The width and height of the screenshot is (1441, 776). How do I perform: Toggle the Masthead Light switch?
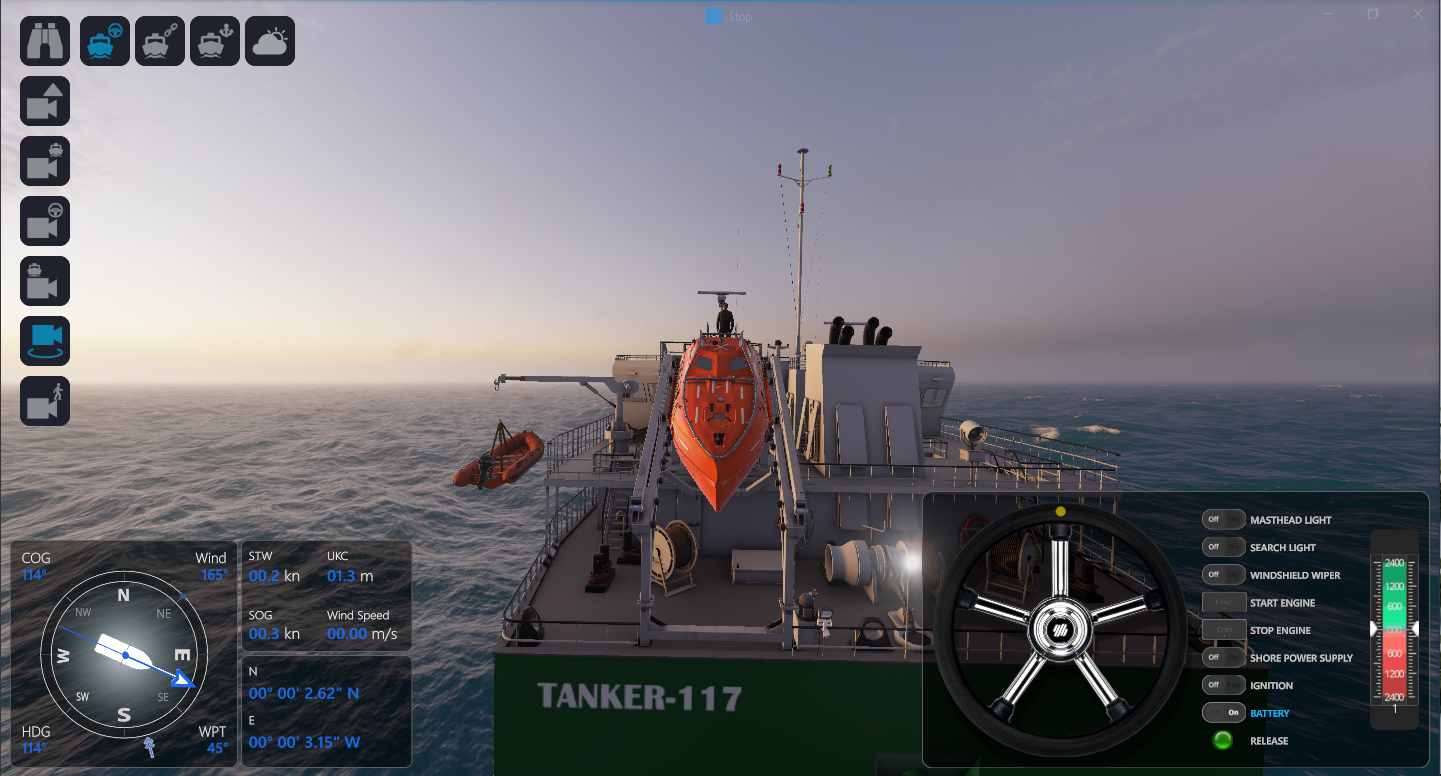tap(1224, 520)
